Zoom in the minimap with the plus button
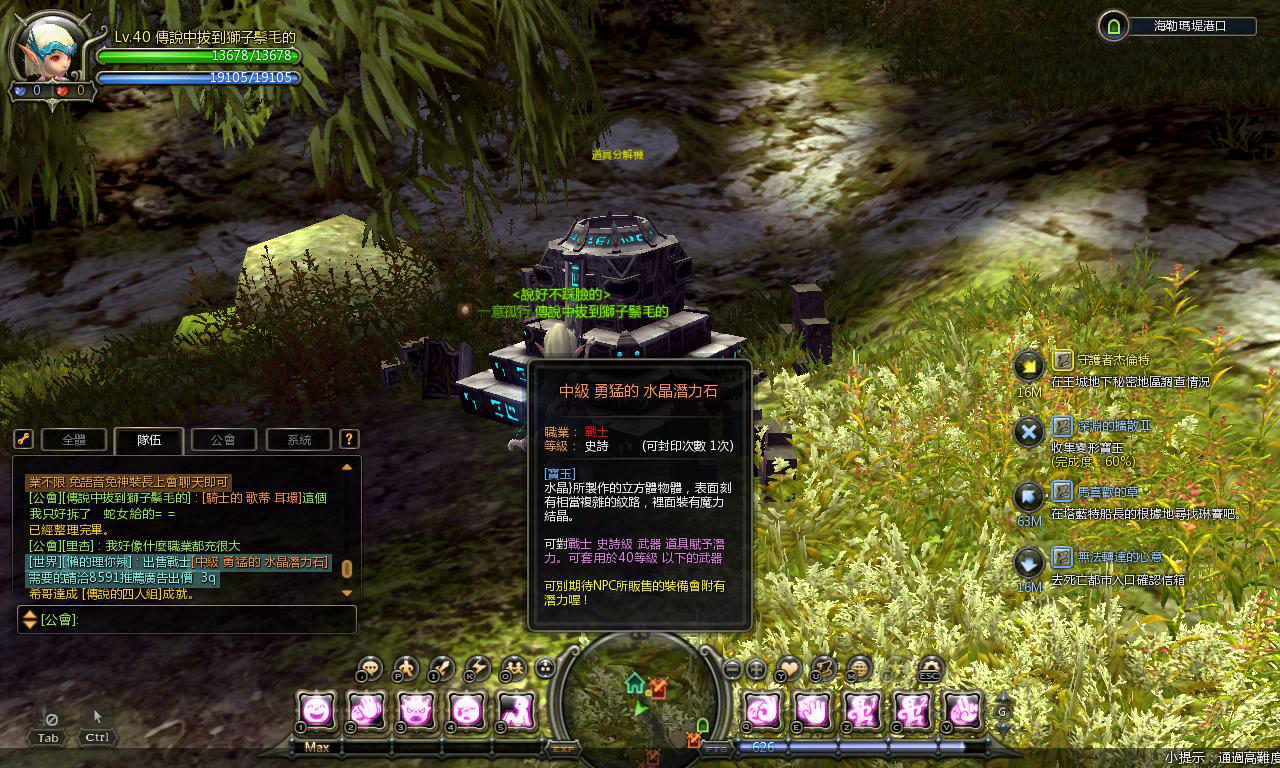The width and height of the screenshot is (1280, 768). point(757,669)
